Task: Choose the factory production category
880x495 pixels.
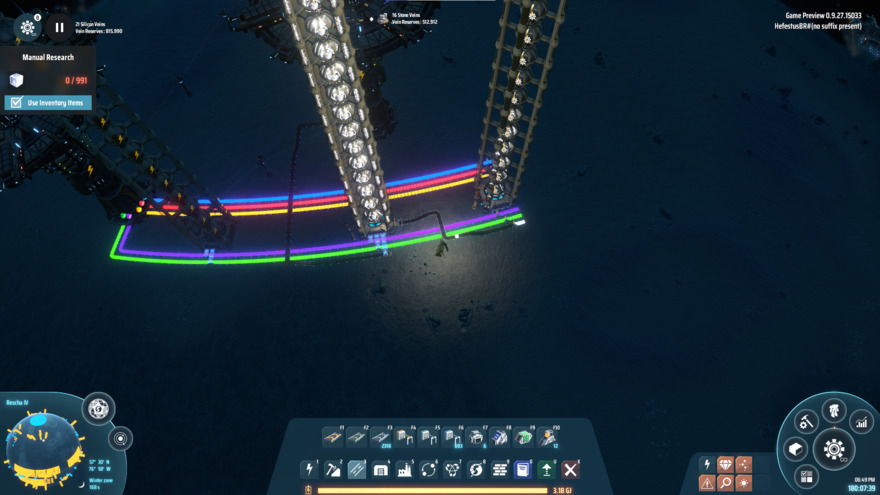Action: click(x=405, y=469)
